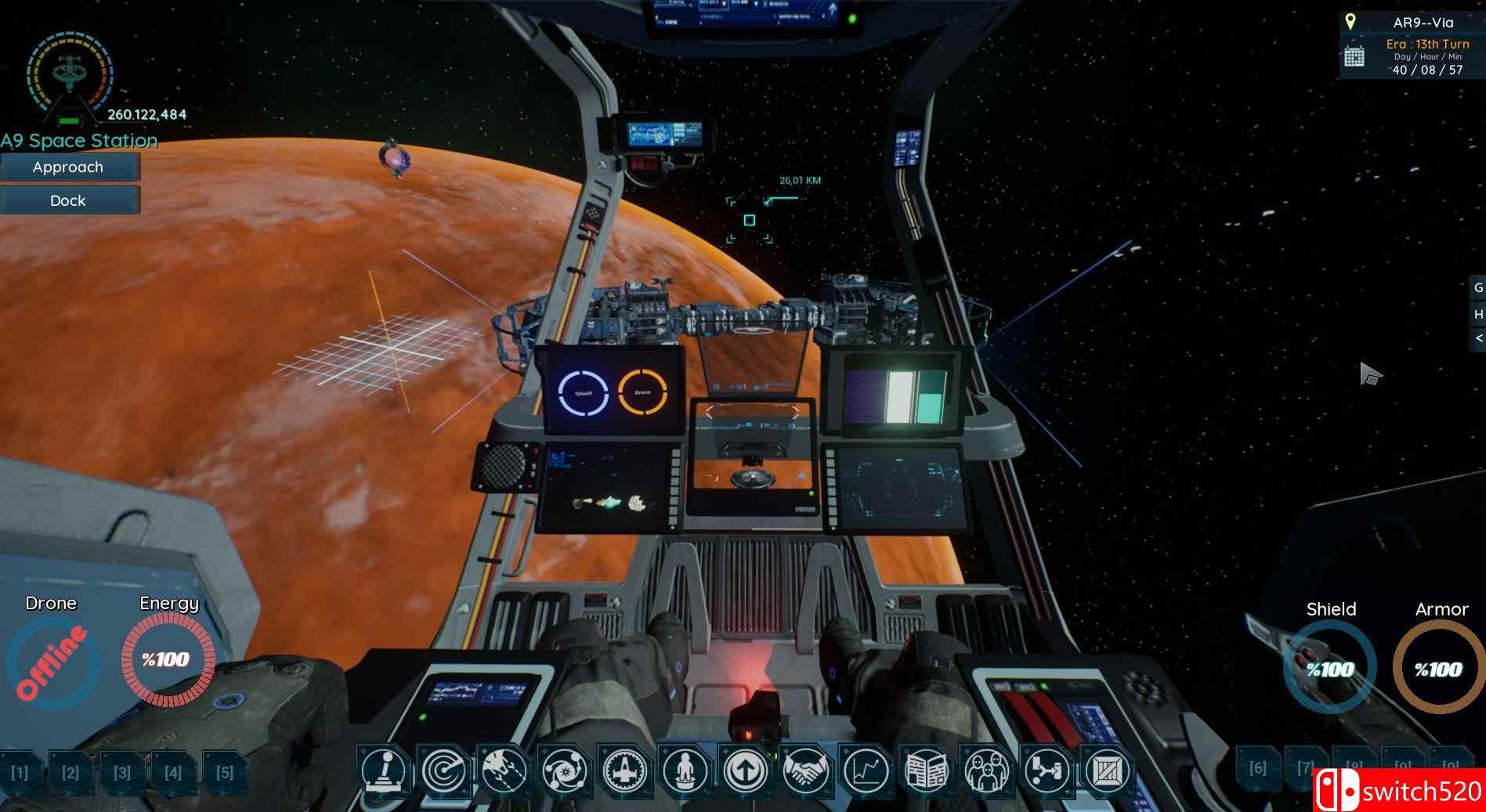This screenshot has height=812, width=1486.
Task: Select hotbar slot number 6
Action: [x=1257, y=767]
